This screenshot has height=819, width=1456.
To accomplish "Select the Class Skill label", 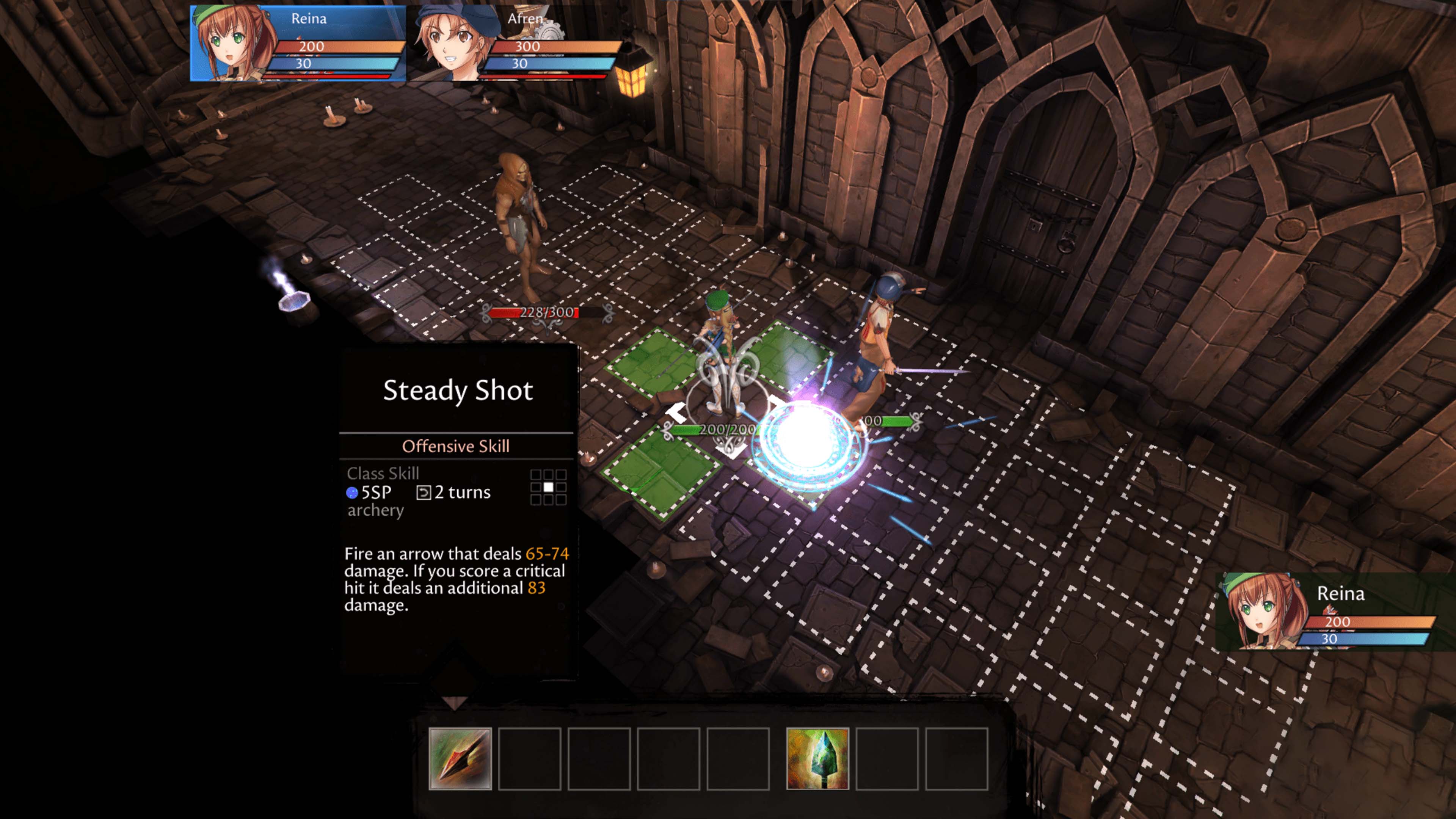I will click(383, 473).
